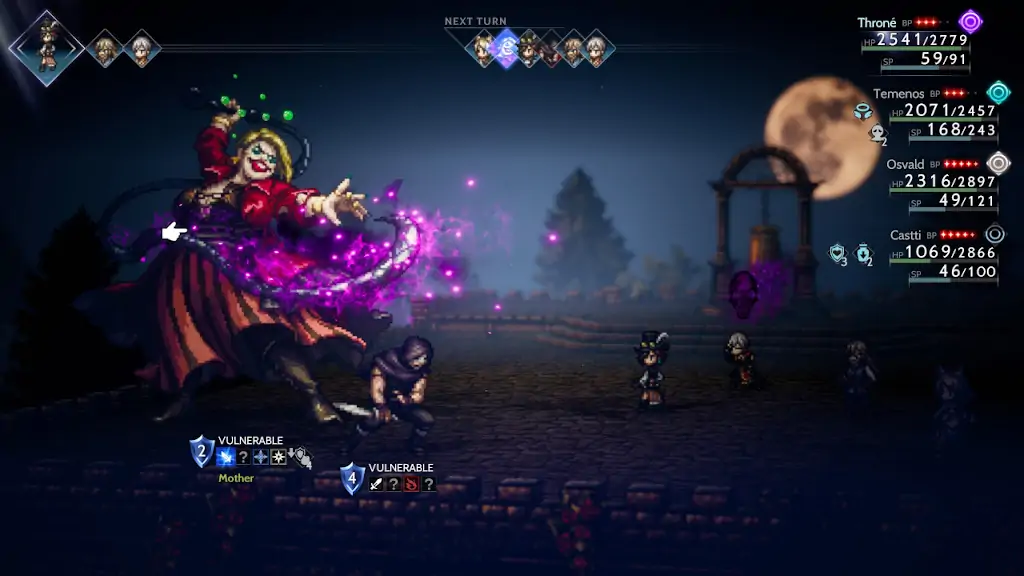Choose Osvald's party status name
Viewport: 1024px width, 576px height.
[904, 164]
